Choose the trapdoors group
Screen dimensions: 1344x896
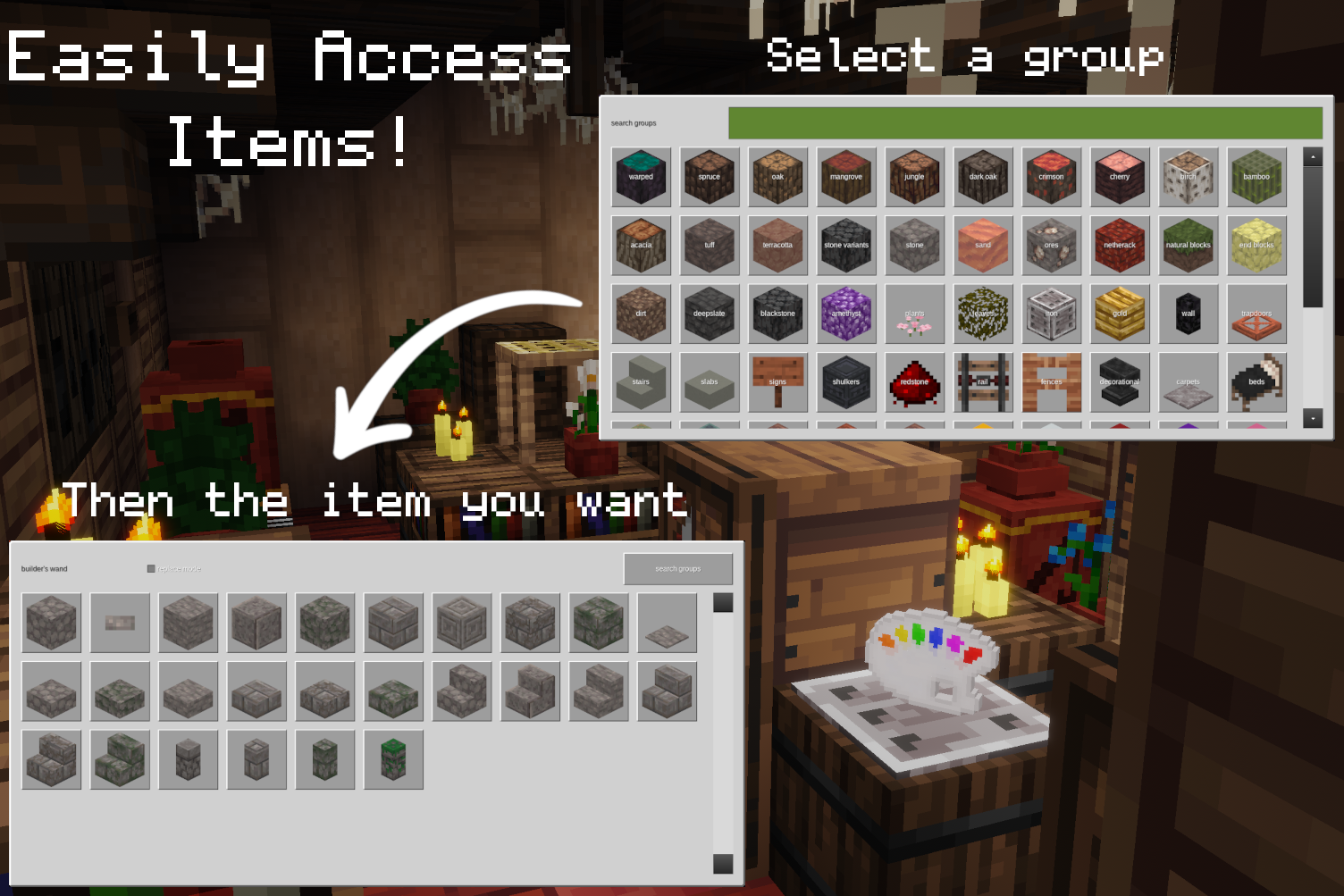click(x=1256, y=314)
